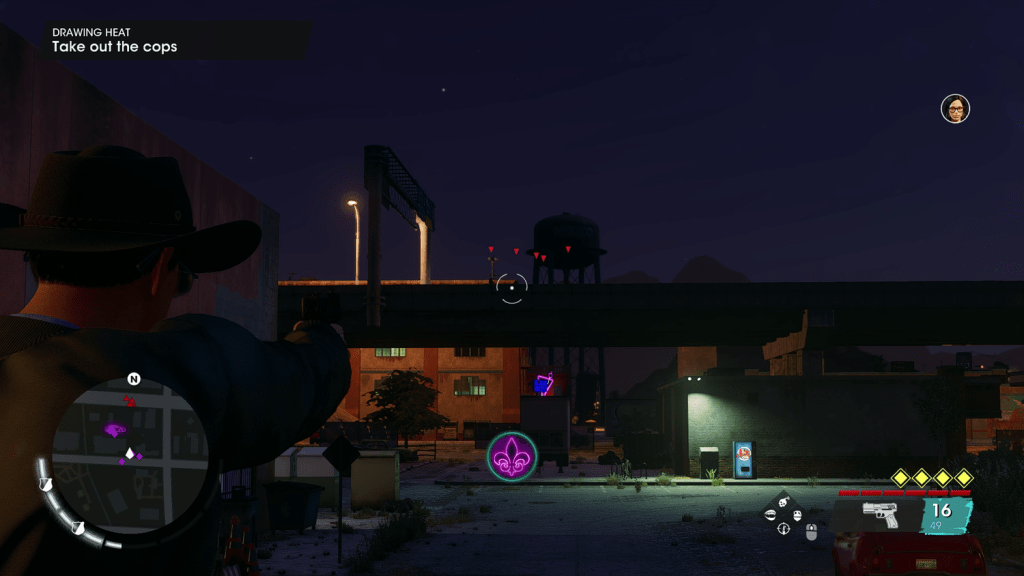Viewport: 1024px width, 576px height.
Task: Click the Drawing Heat objective tracker
Action: [115, 40]
